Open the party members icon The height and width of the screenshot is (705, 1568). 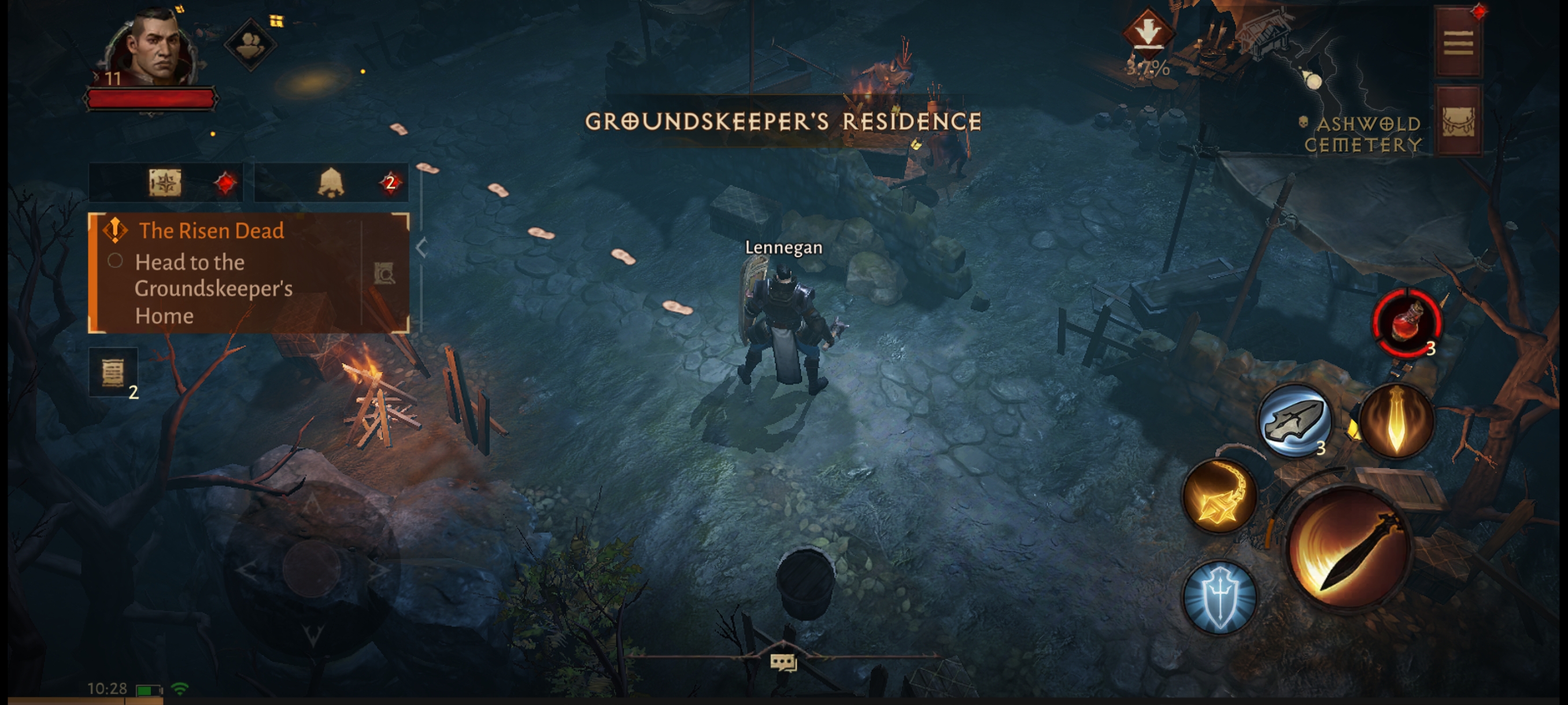[250, 44]
